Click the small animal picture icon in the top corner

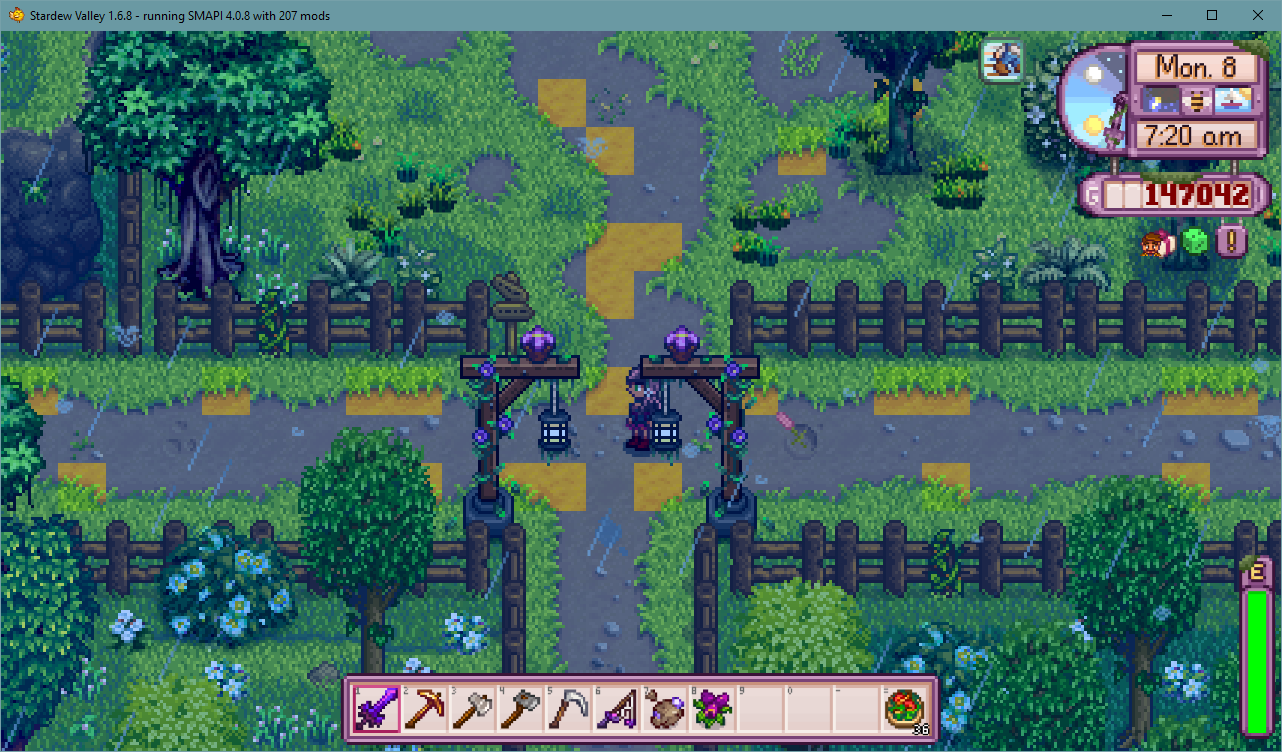tap(1001, 61)
